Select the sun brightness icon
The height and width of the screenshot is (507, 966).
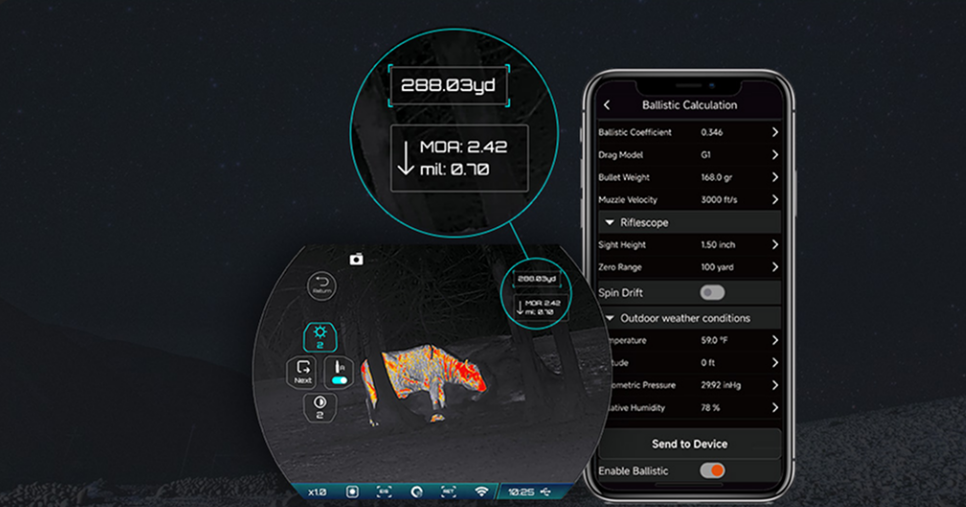click(x=321, y=338)
